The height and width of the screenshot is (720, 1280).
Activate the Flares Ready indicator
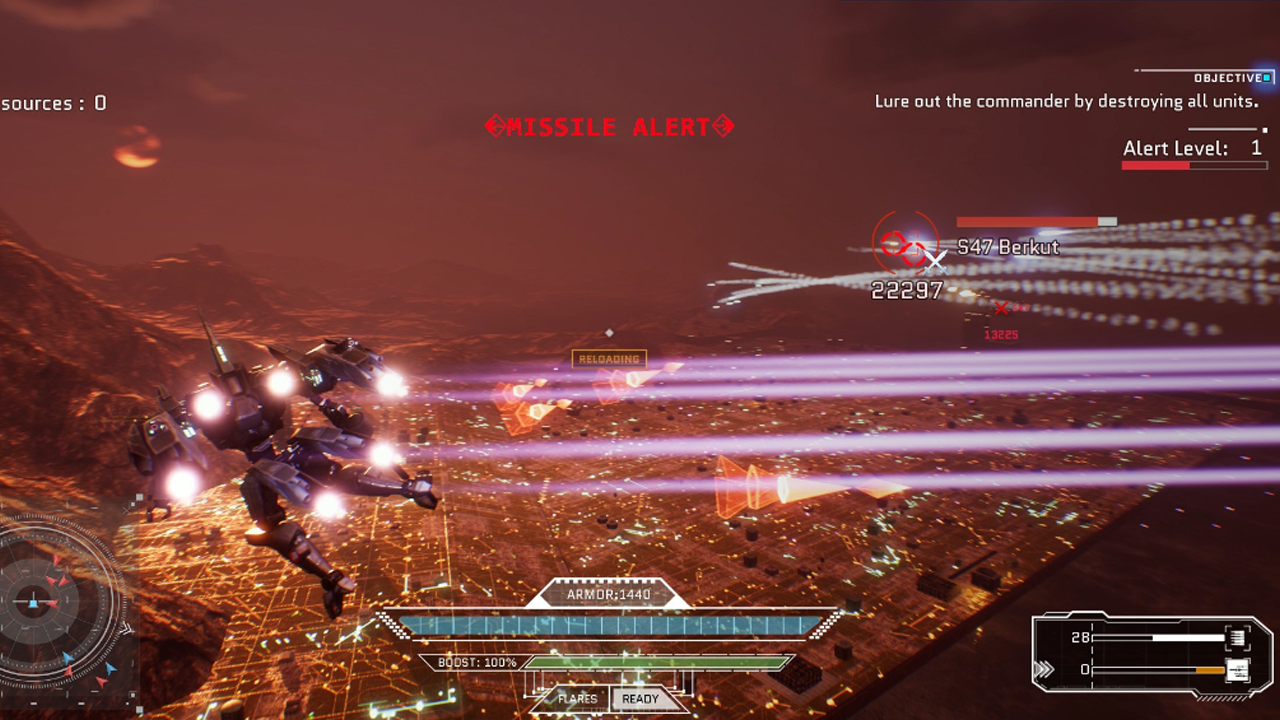(640, 699)
